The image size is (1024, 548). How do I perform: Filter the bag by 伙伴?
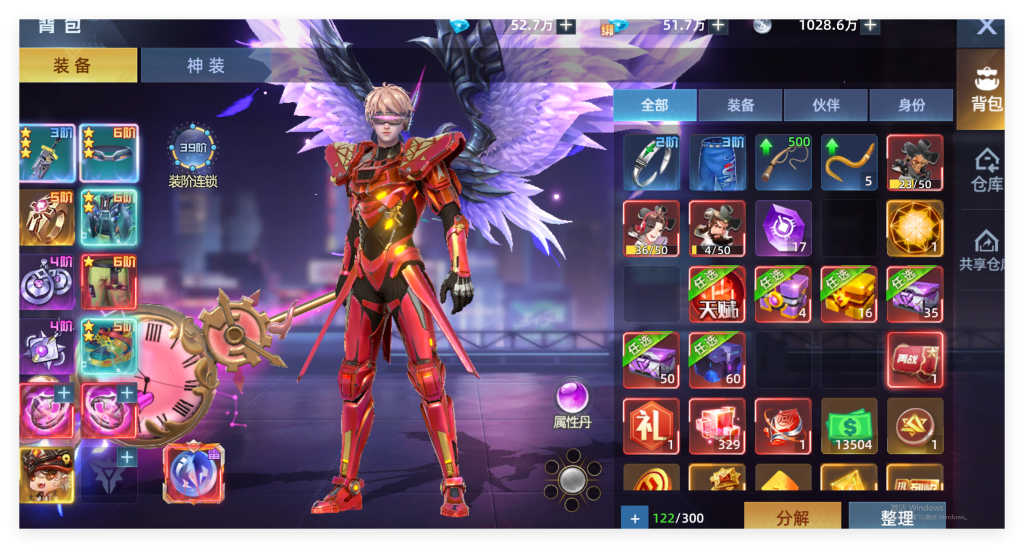[x=825, y=105]
